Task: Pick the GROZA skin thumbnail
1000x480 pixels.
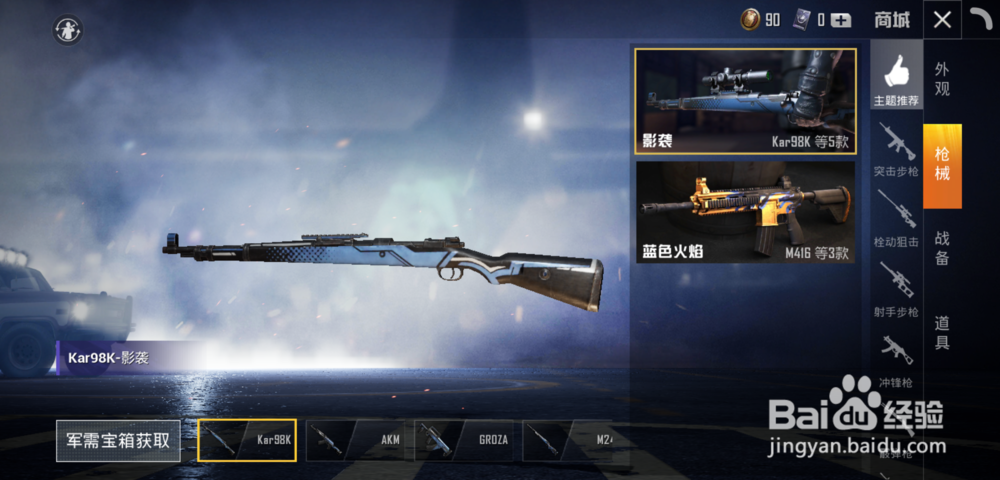Action: point(464,440)
